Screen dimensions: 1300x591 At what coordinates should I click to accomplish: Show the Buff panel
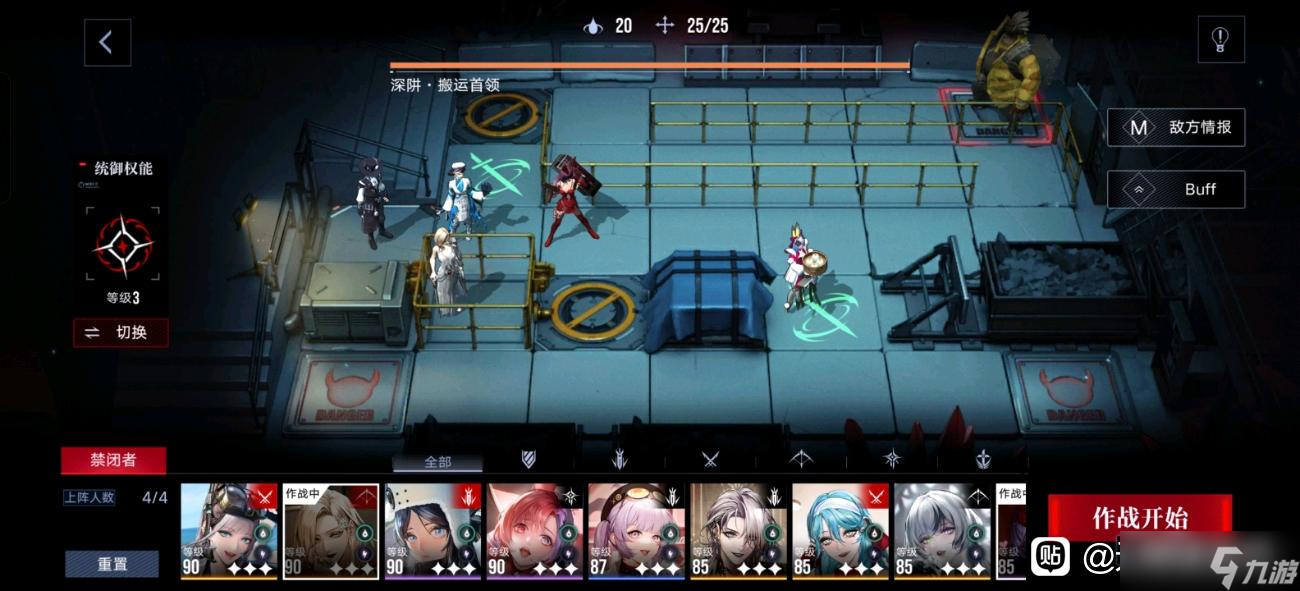[x=1176, y=189]
